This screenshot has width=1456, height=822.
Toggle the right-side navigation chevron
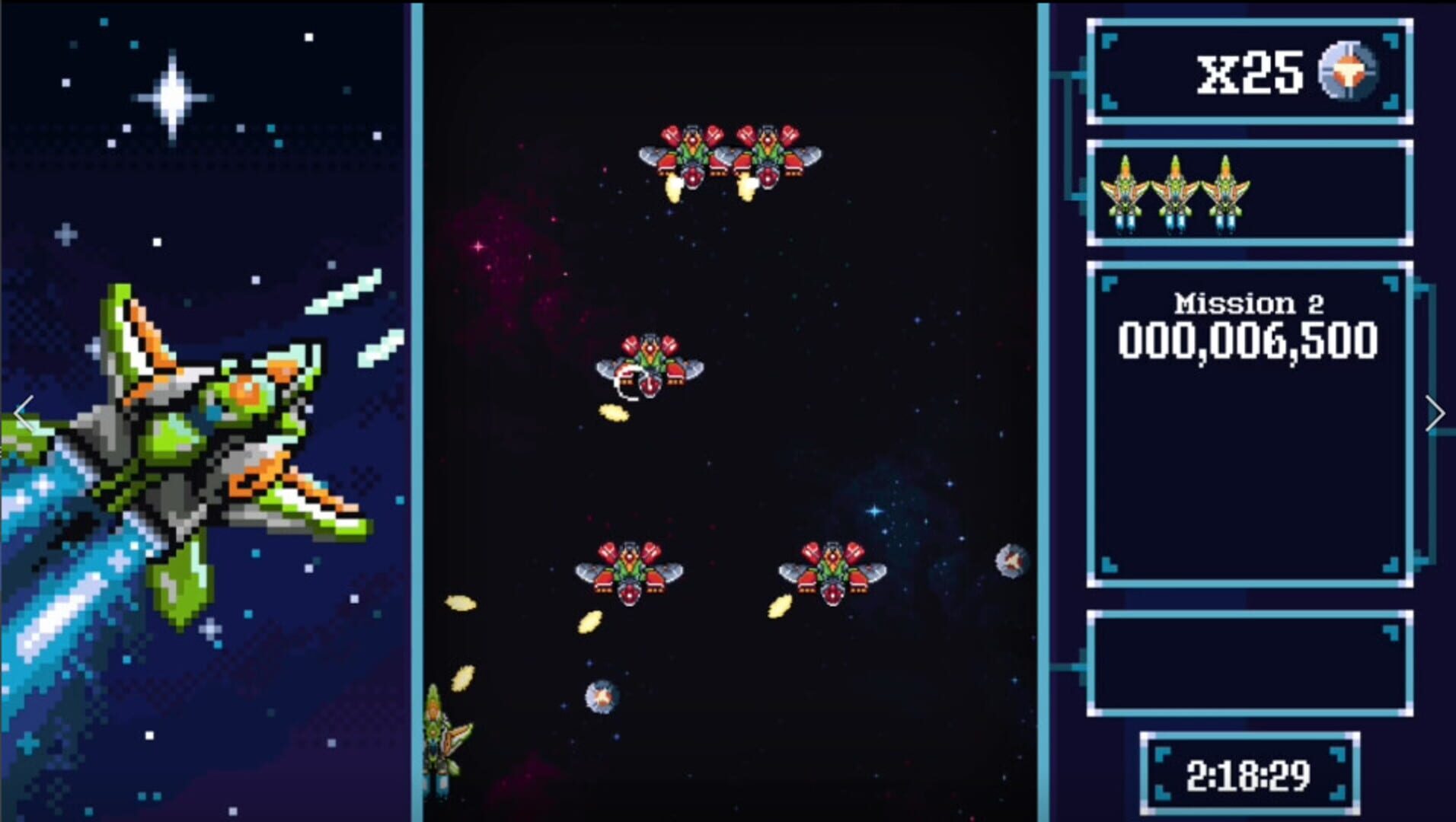1436,413
